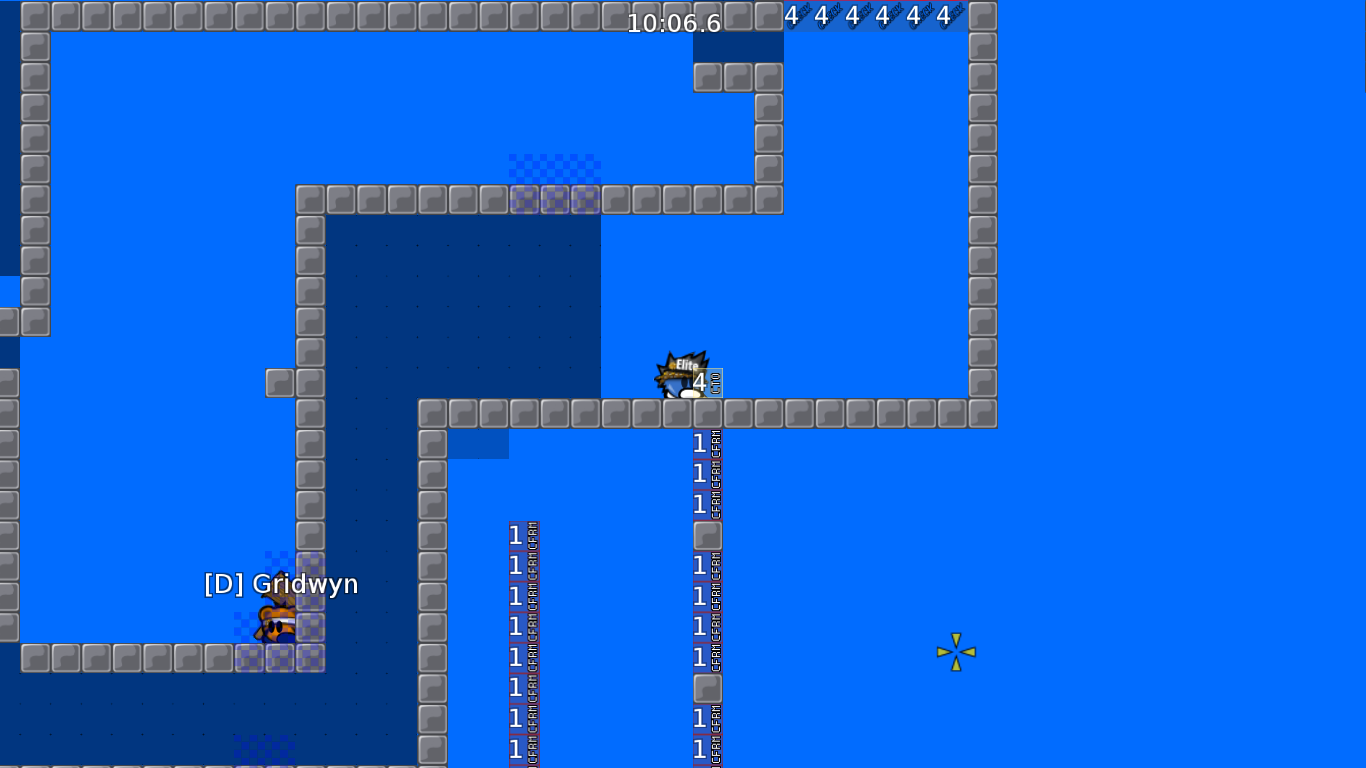Click the "[D] Gridwyn" nameplate text
The width and height of the screenshot is (1366, 768).
[x=281, y=584]
